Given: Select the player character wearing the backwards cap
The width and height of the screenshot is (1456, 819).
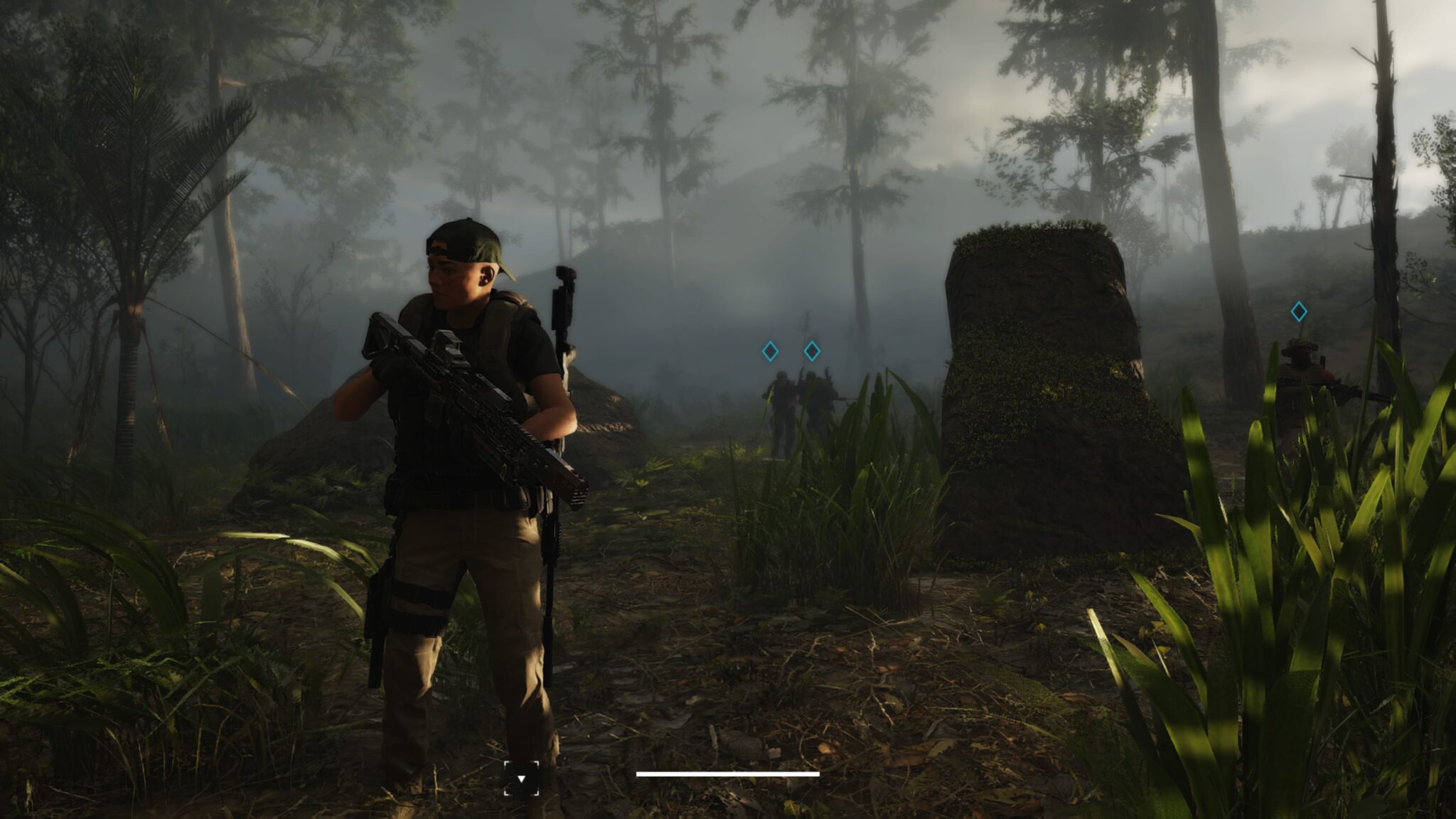Looking at the screenshot, I should click(x=462, y=462).
